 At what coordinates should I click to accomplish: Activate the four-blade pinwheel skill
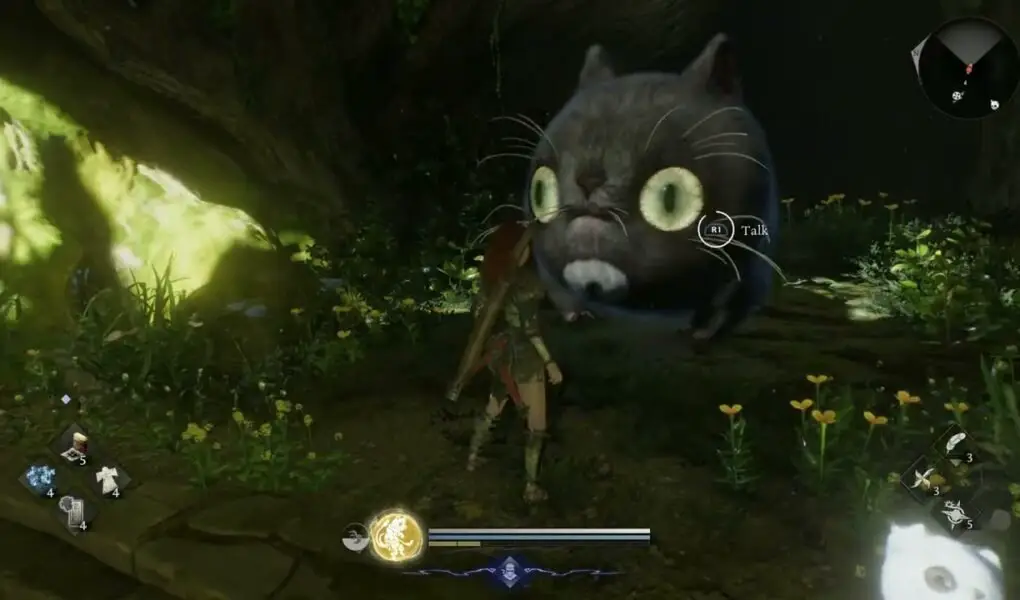923,478
